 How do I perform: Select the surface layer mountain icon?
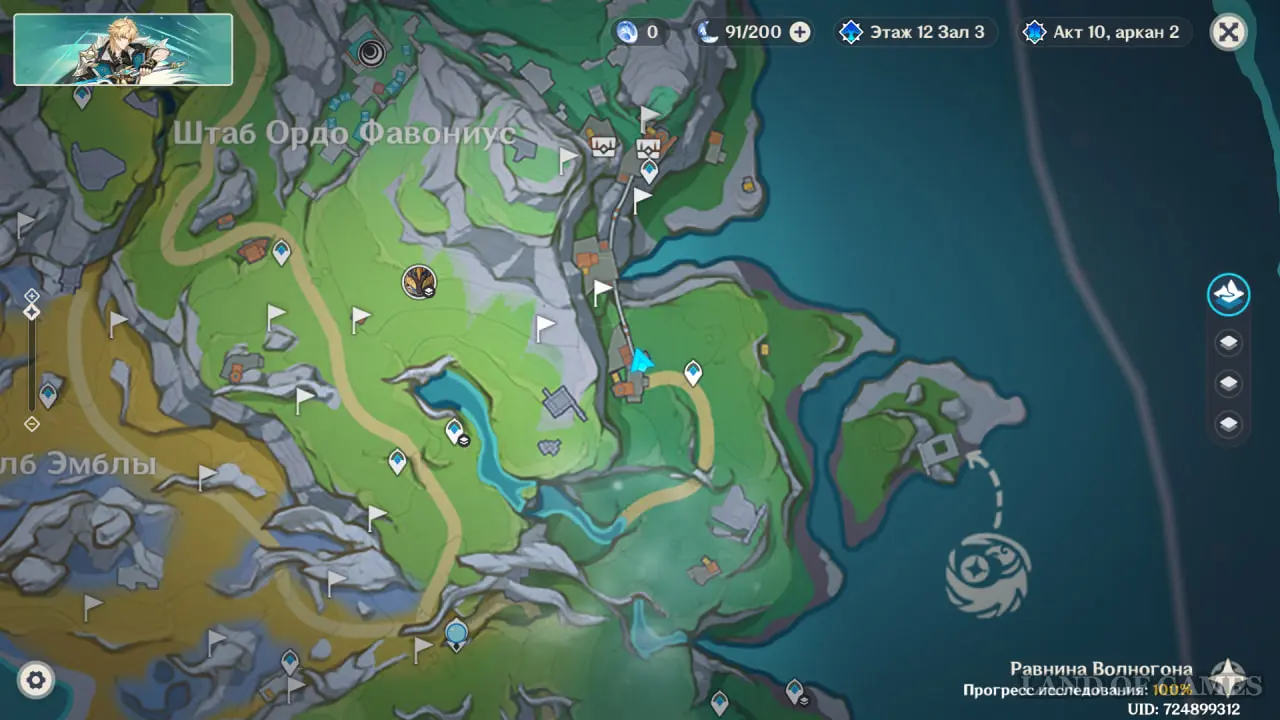(x=1228, y=294)
